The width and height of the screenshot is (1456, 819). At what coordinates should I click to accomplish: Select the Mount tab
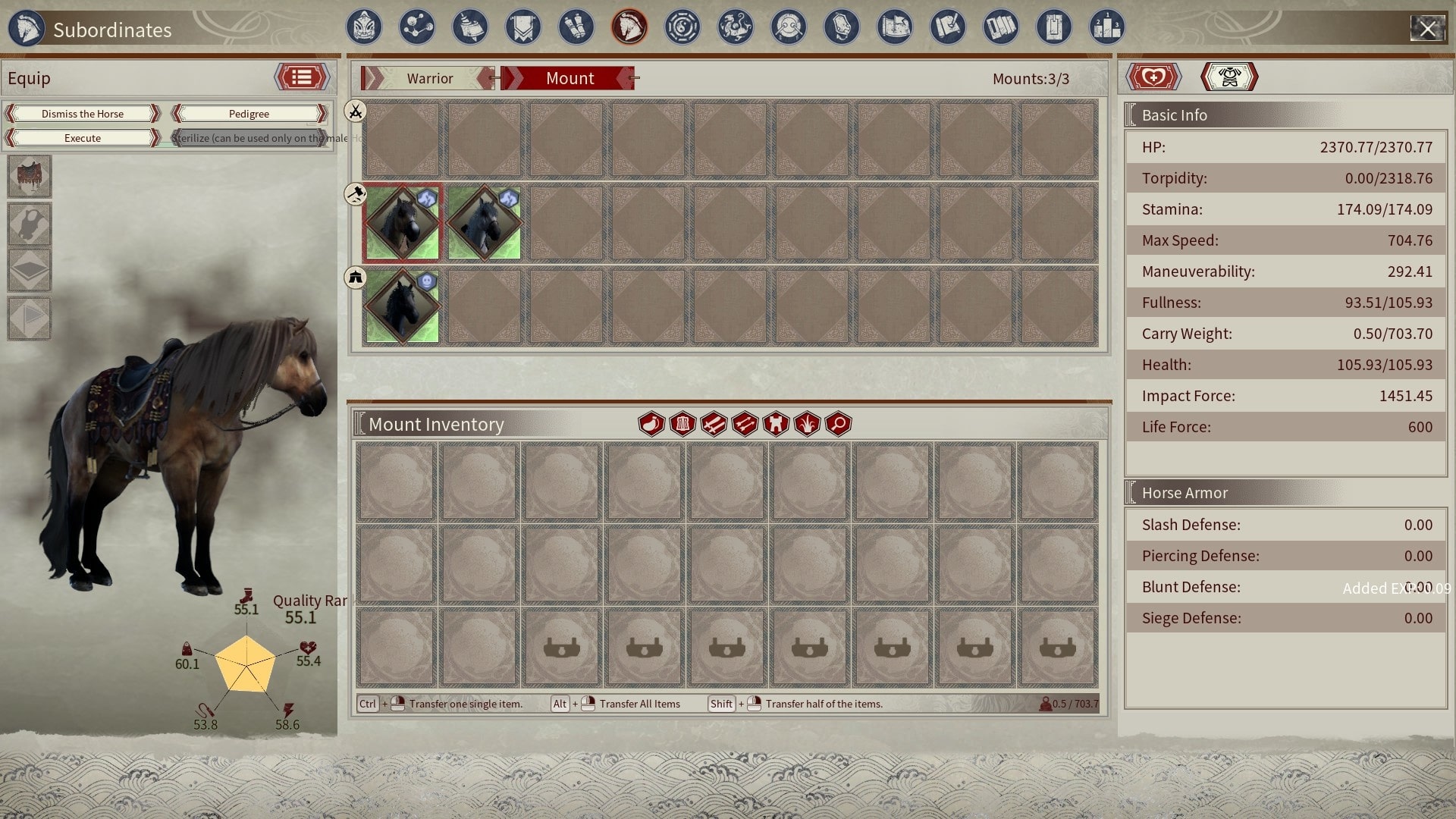570,78
